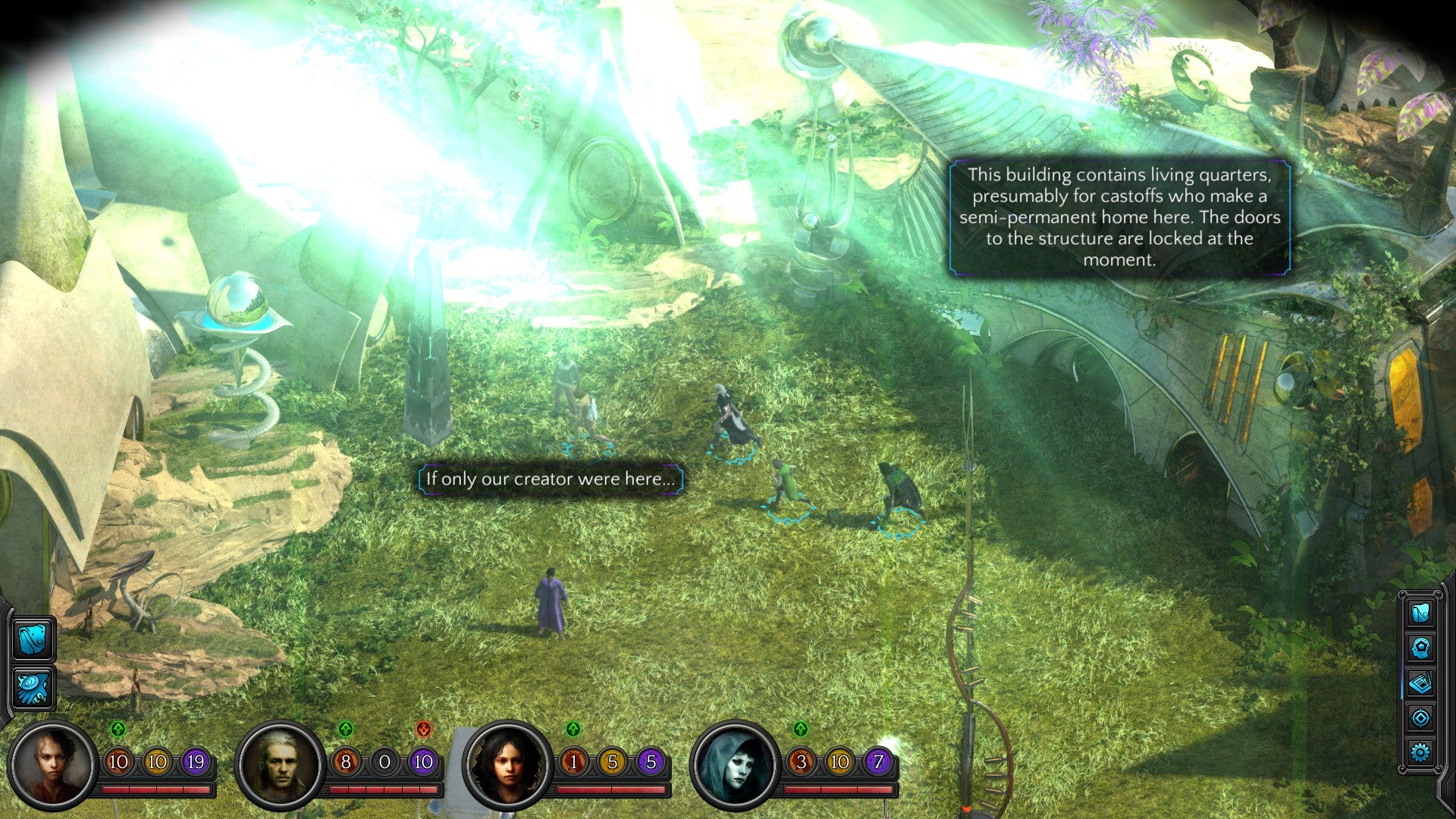This screenshot has height=819, width=1456.
Task: Open the Settings gear on the right panel
Action: (x=1420, y=751)
